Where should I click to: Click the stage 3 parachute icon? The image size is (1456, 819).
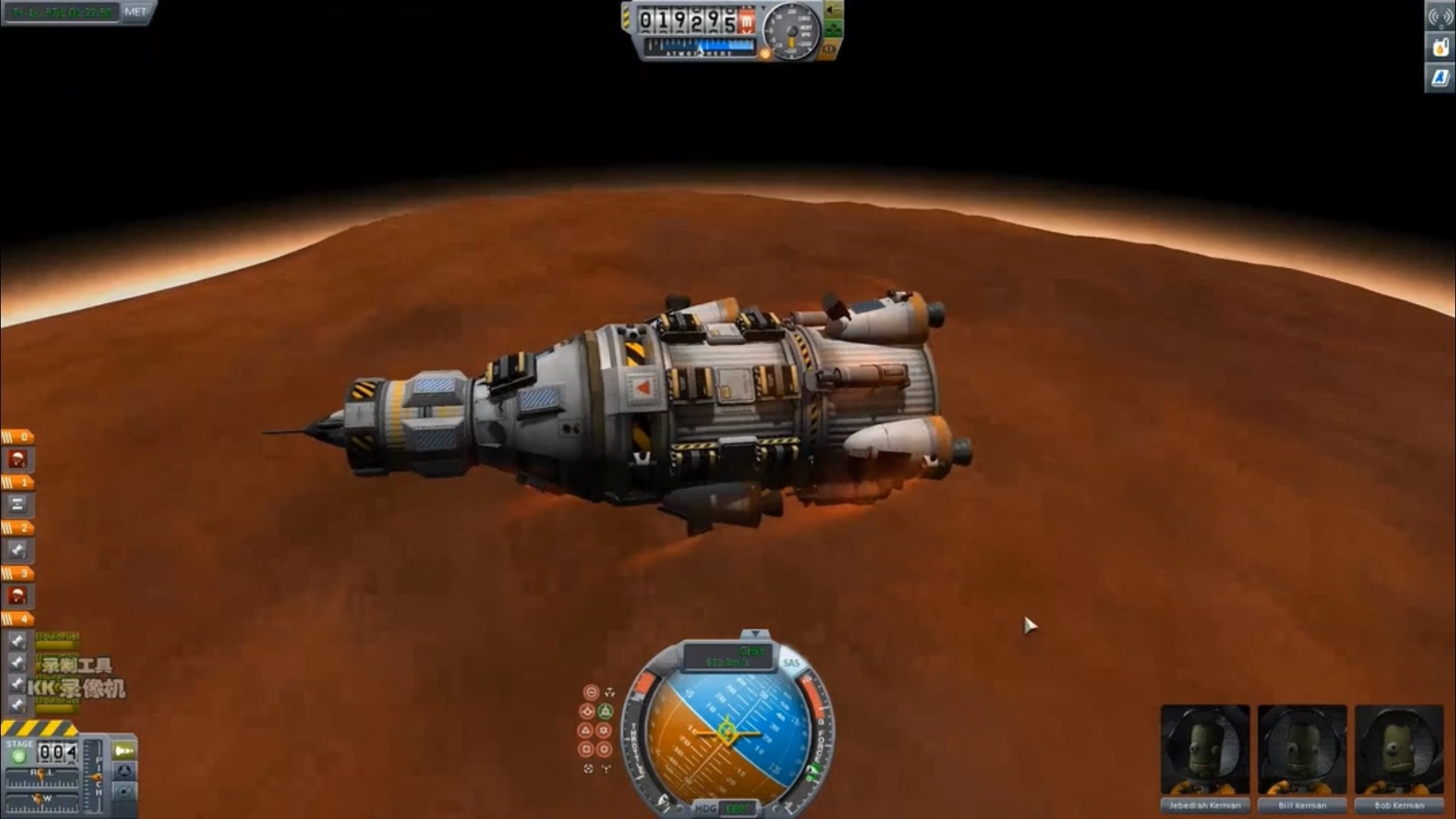[x=17, y=595]
